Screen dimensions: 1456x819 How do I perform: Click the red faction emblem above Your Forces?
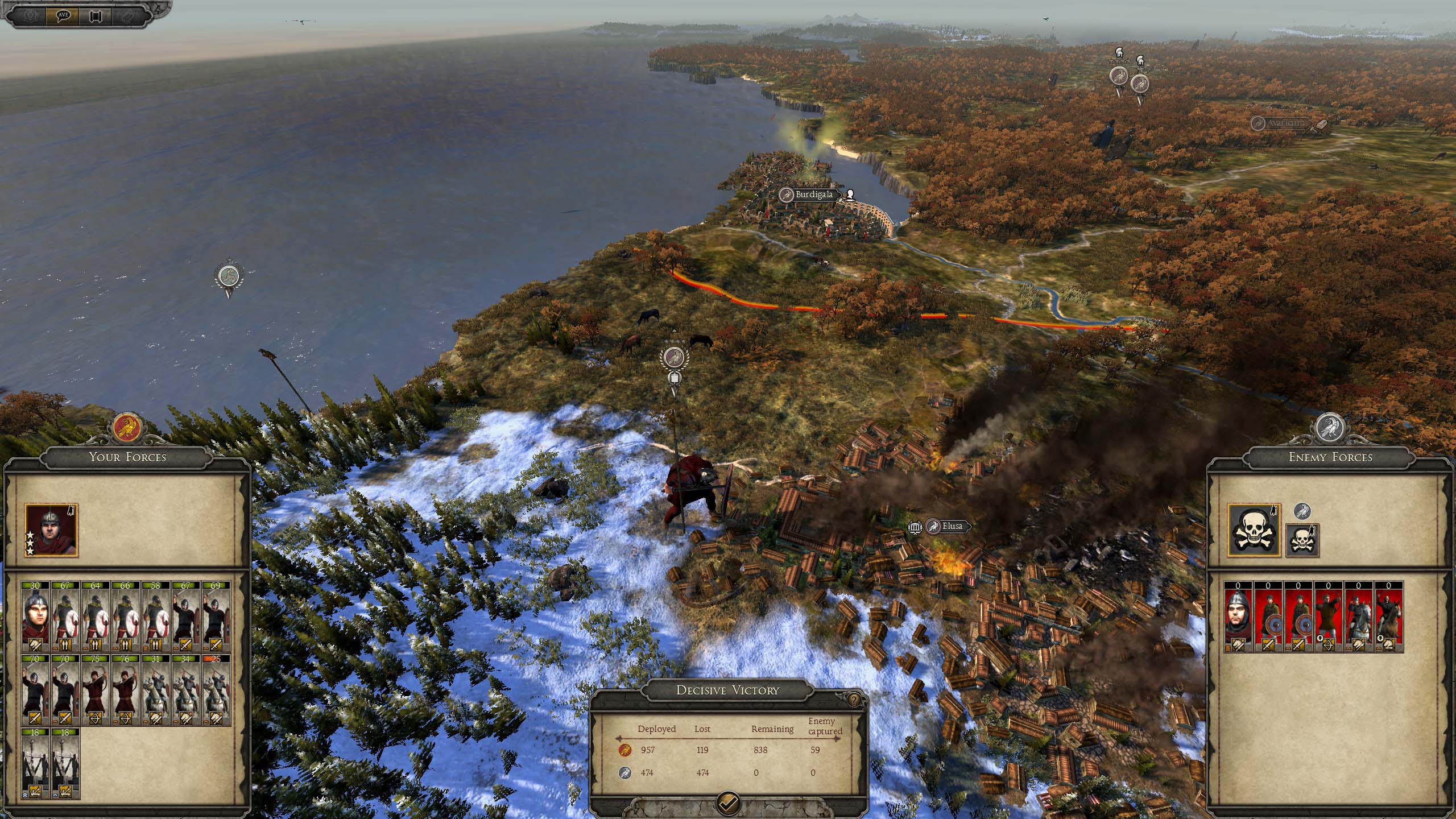coord(127,428)
